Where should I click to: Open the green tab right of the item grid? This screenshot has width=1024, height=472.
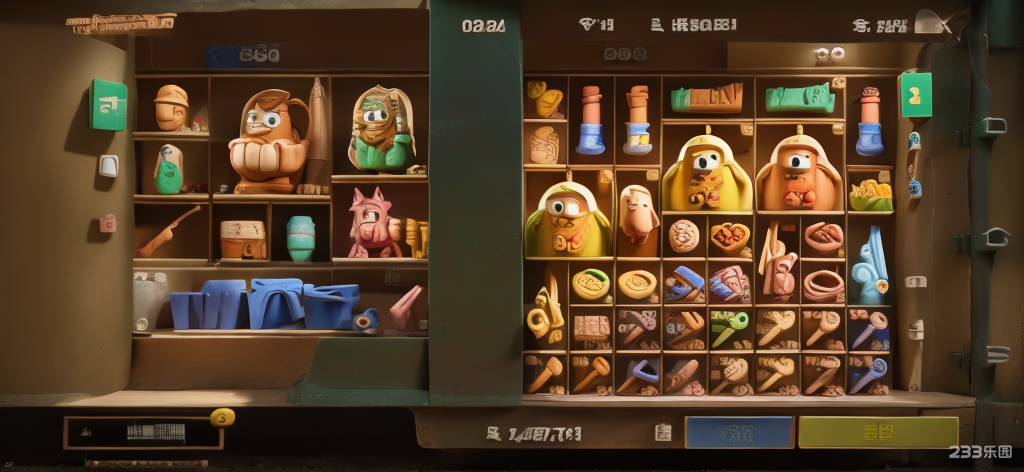[915, 95]
